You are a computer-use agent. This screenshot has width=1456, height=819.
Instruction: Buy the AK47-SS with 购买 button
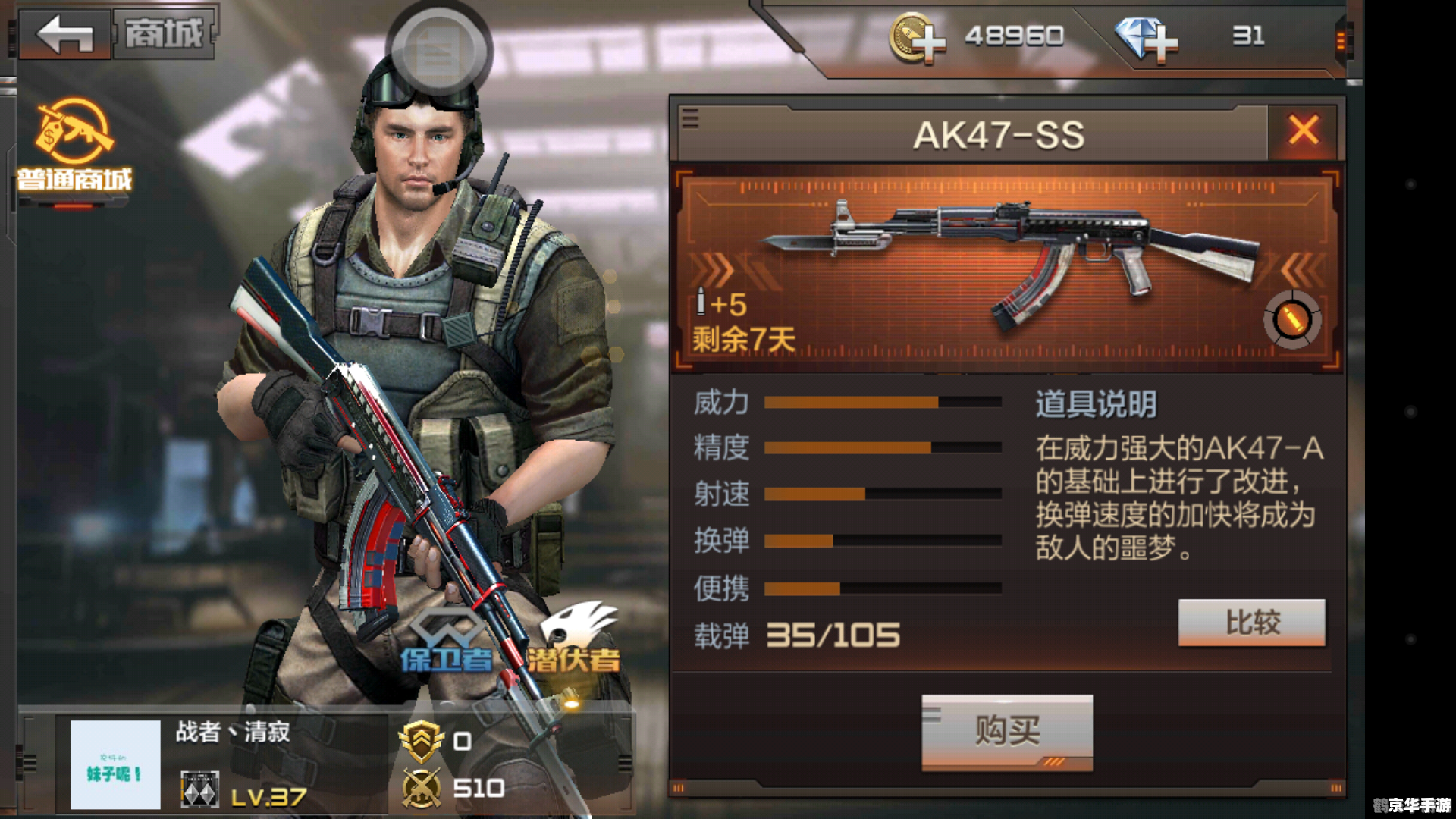coord(1006,732)
